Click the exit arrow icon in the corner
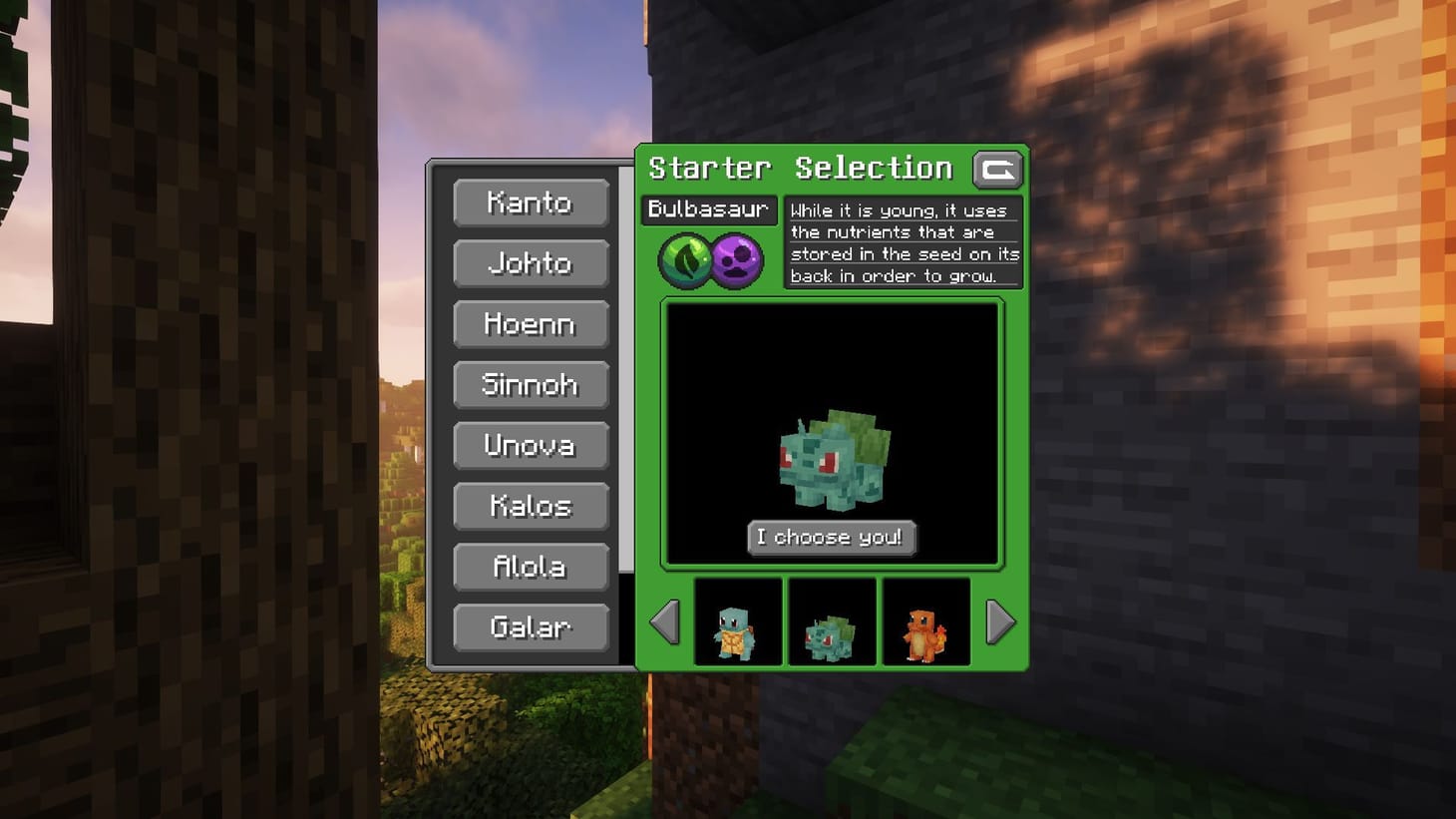 pos(997,170)
